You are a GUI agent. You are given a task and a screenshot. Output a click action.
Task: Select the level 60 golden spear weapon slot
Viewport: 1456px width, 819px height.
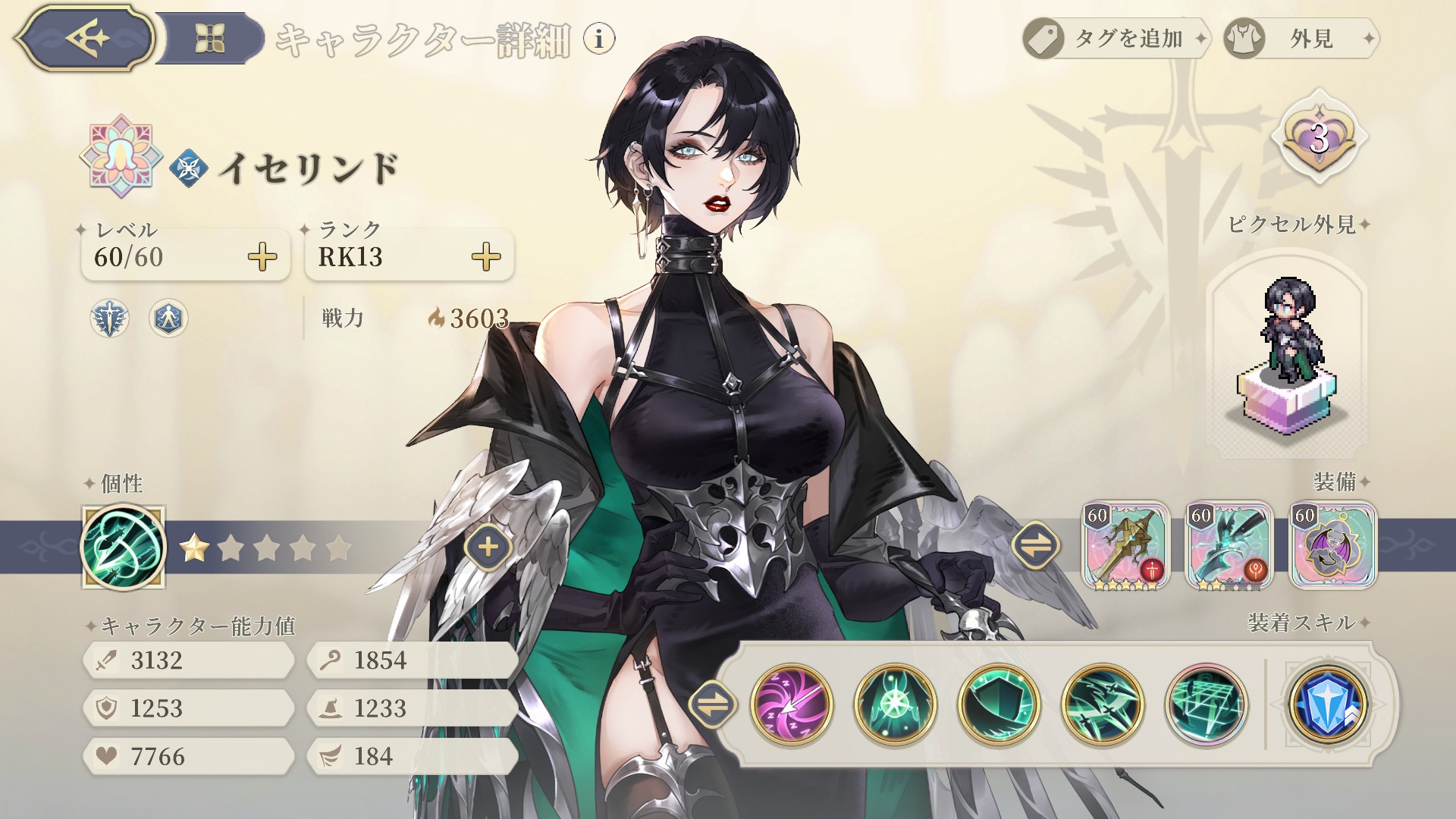tap(1126, 545)
